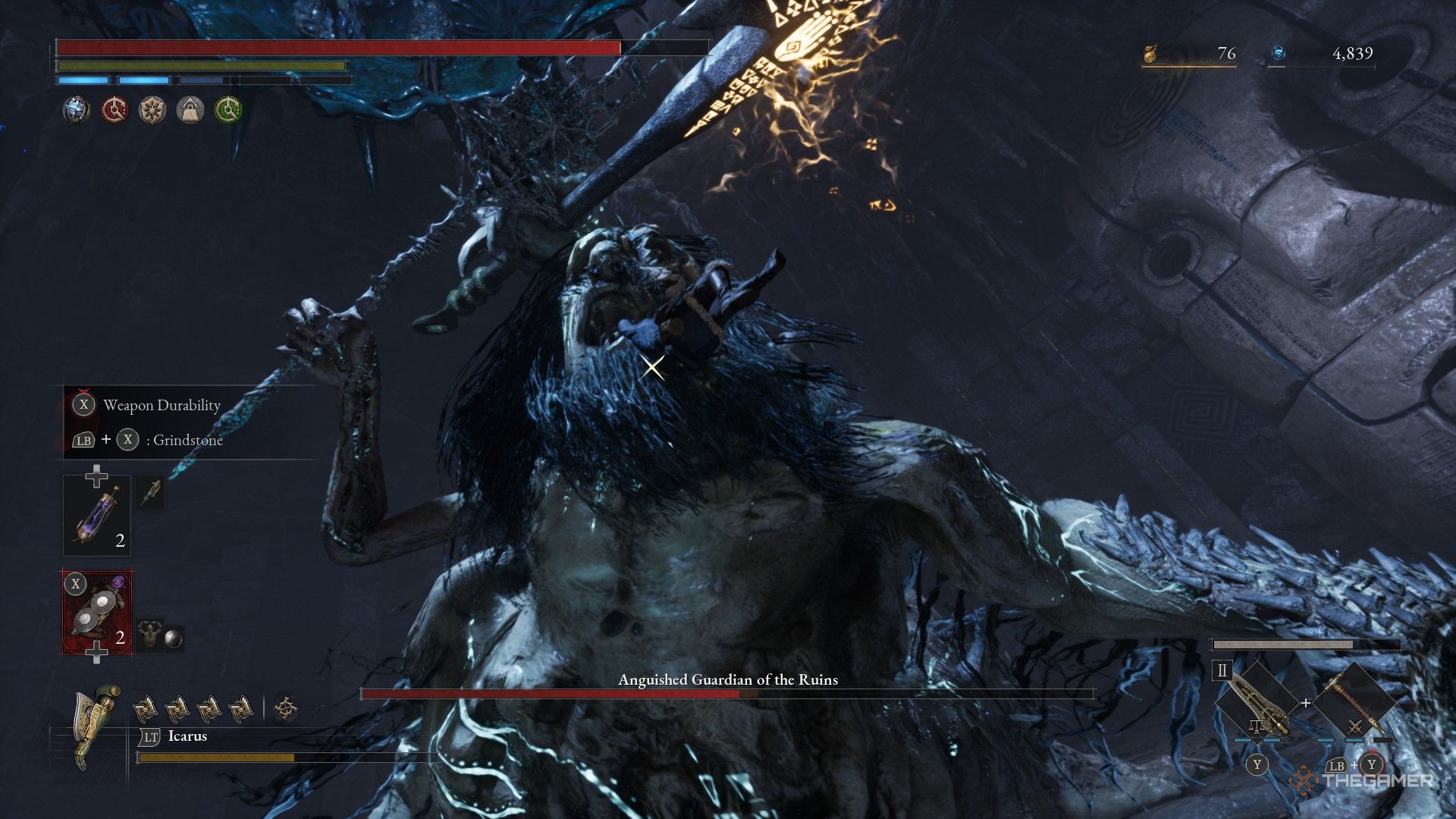Inspect the weight with up-arrow buff icon

click(x=190, y=110)
